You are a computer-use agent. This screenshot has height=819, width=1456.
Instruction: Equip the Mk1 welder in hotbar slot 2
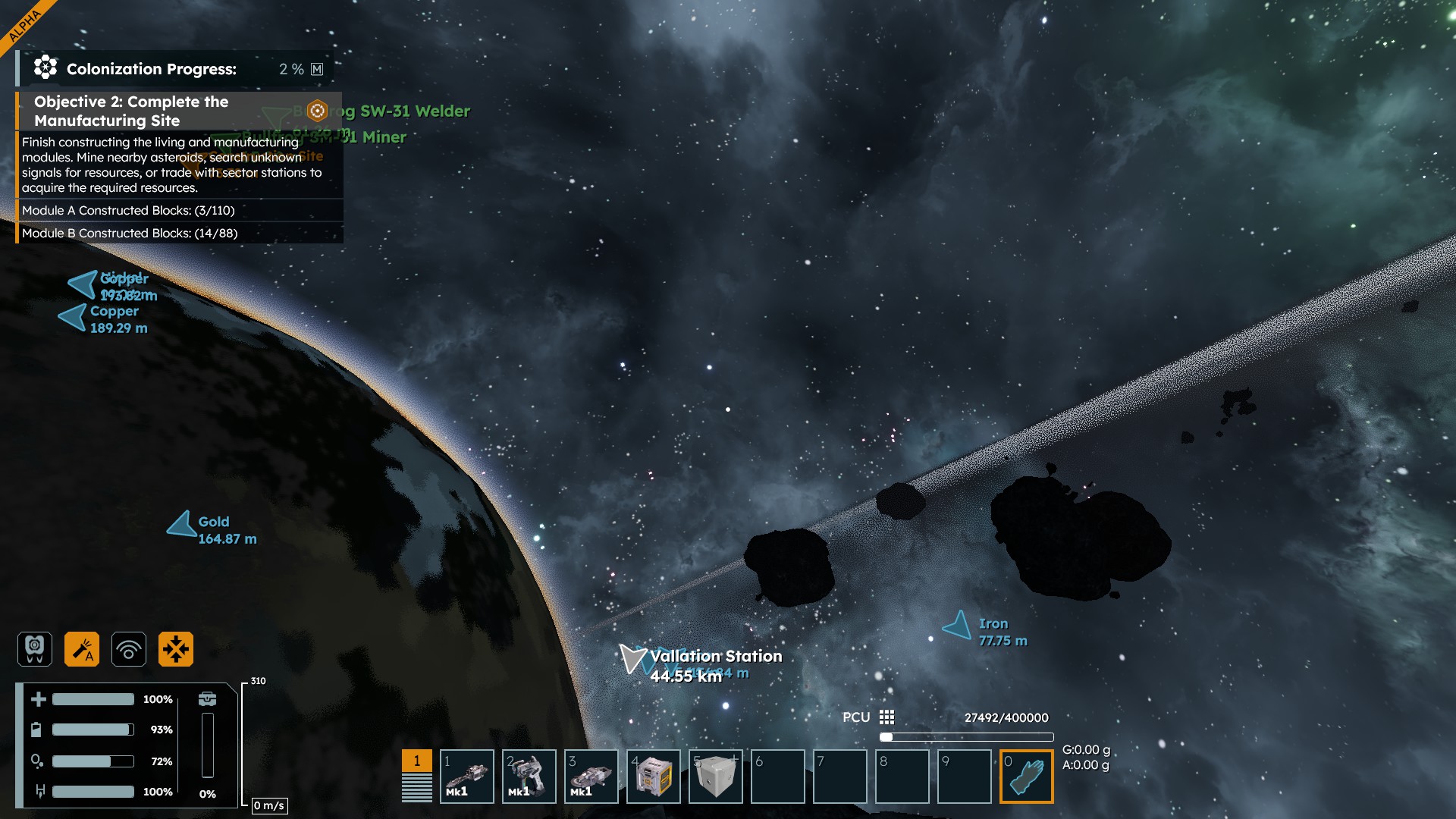coord(529,777)
